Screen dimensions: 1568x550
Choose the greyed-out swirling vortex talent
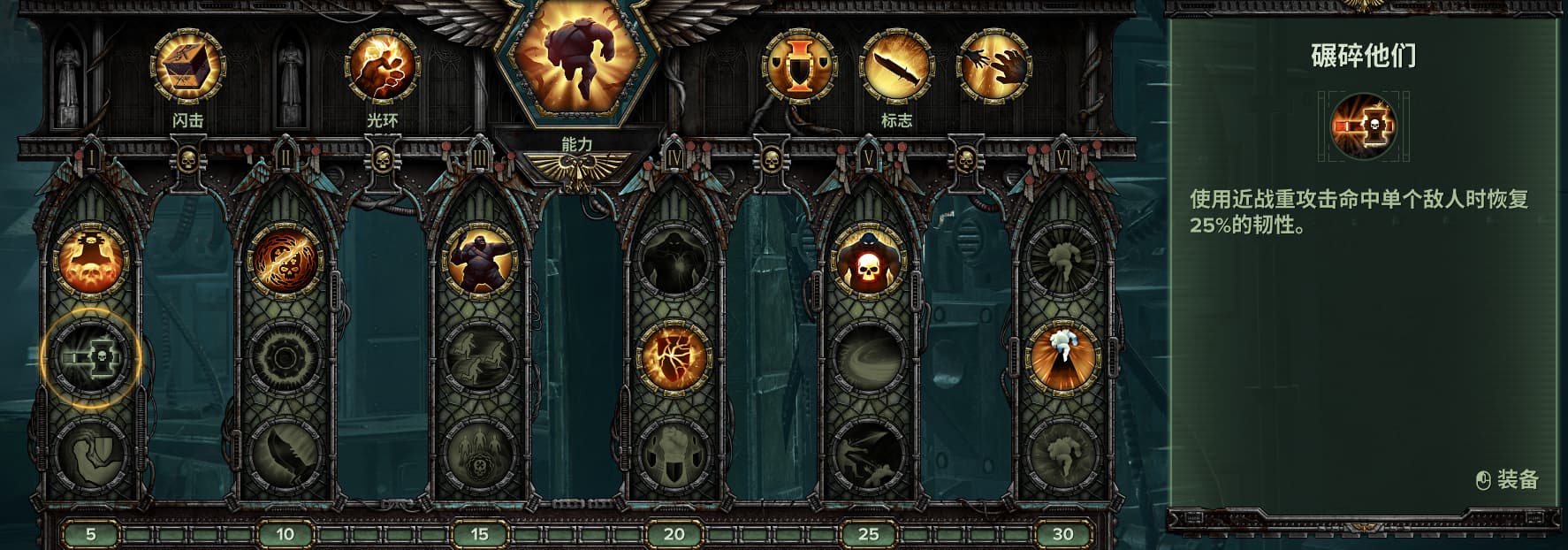868,358
